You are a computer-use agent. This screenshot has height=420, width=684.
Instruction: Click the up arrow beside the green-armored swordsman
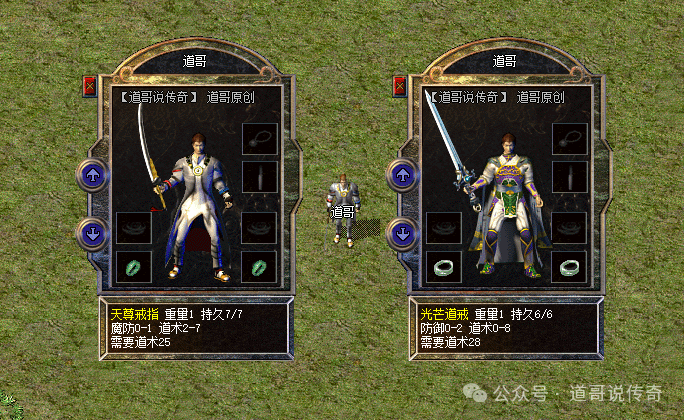coord(402,176)
